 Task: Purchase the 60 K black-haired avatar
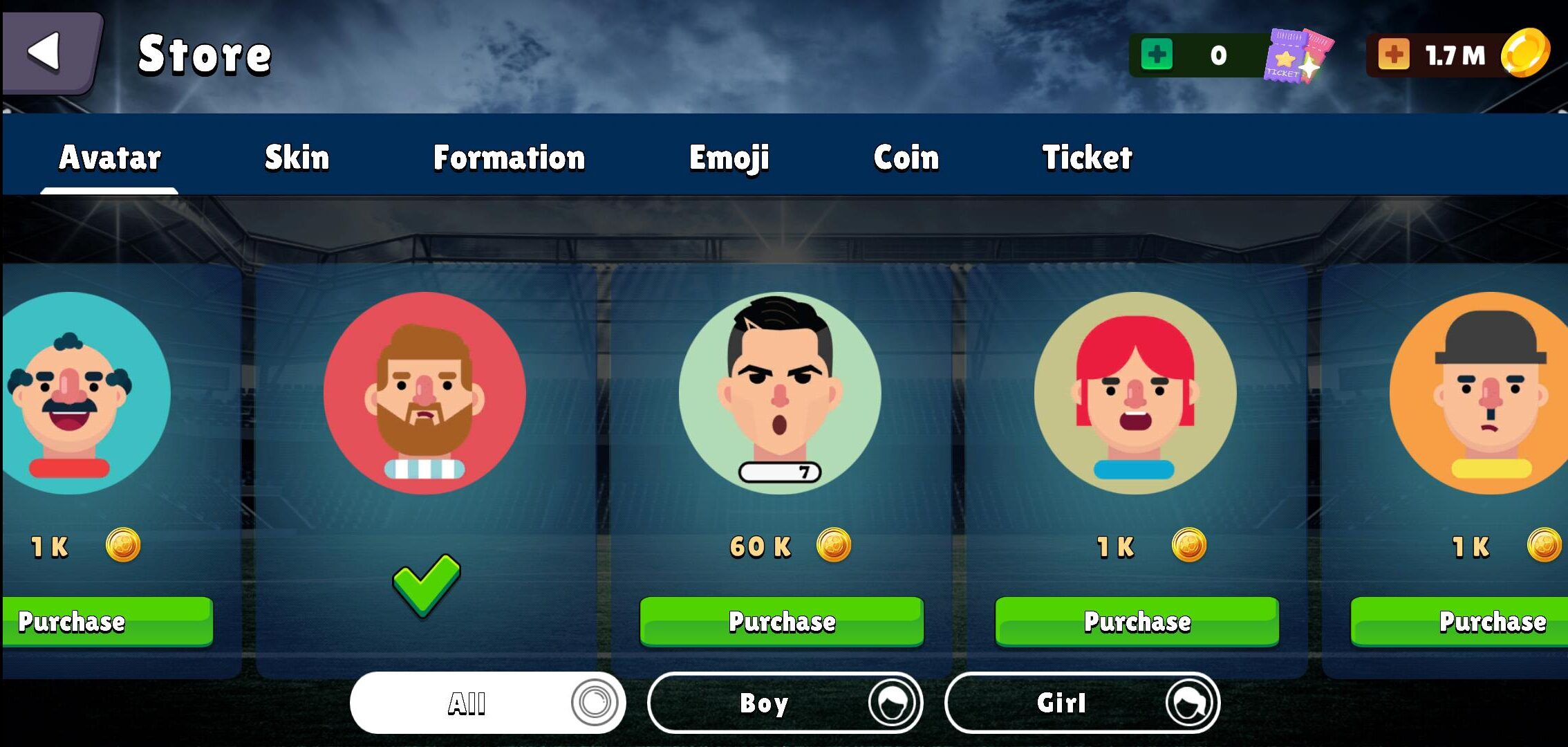[x=781, y=622]
